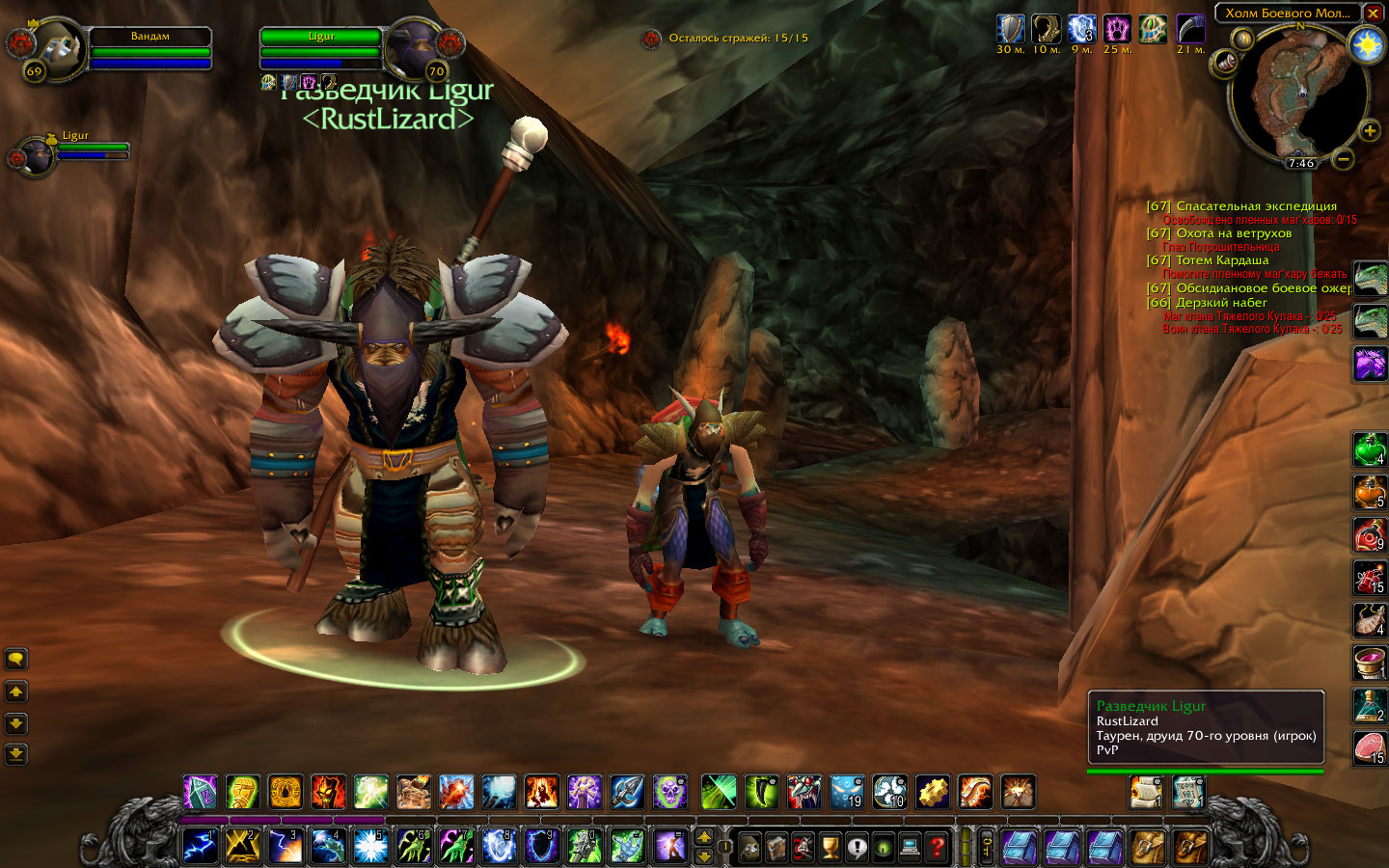This screenshot has height=868, width=1389.
Task: Open the gold trophy micro menu button
Action: [x=831, y=847]
